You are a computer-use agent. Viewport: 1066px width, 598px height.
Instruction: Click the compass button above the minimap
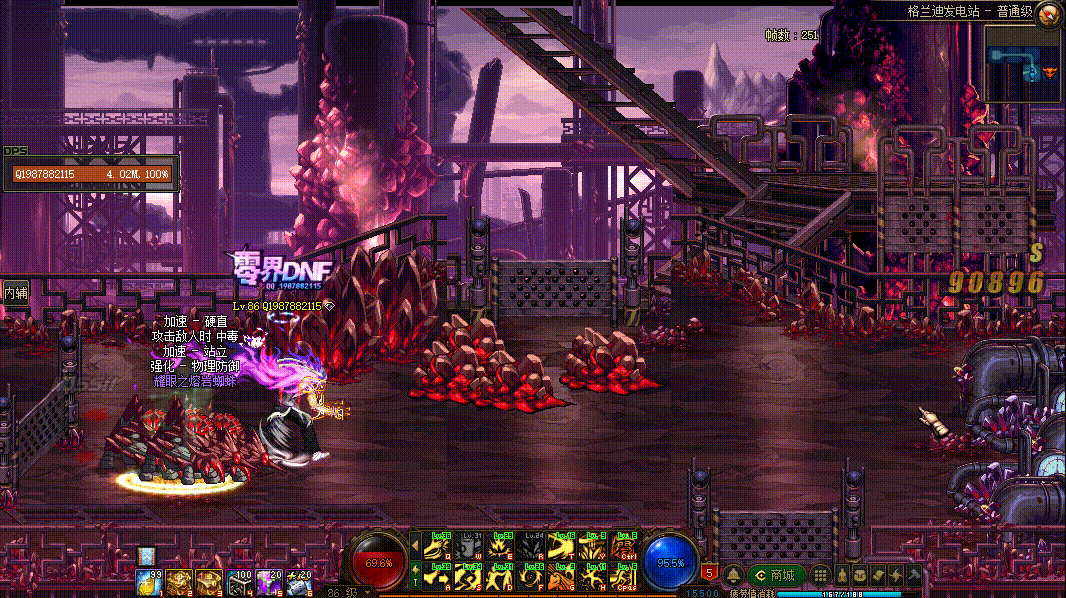[x=1049, y=14]
